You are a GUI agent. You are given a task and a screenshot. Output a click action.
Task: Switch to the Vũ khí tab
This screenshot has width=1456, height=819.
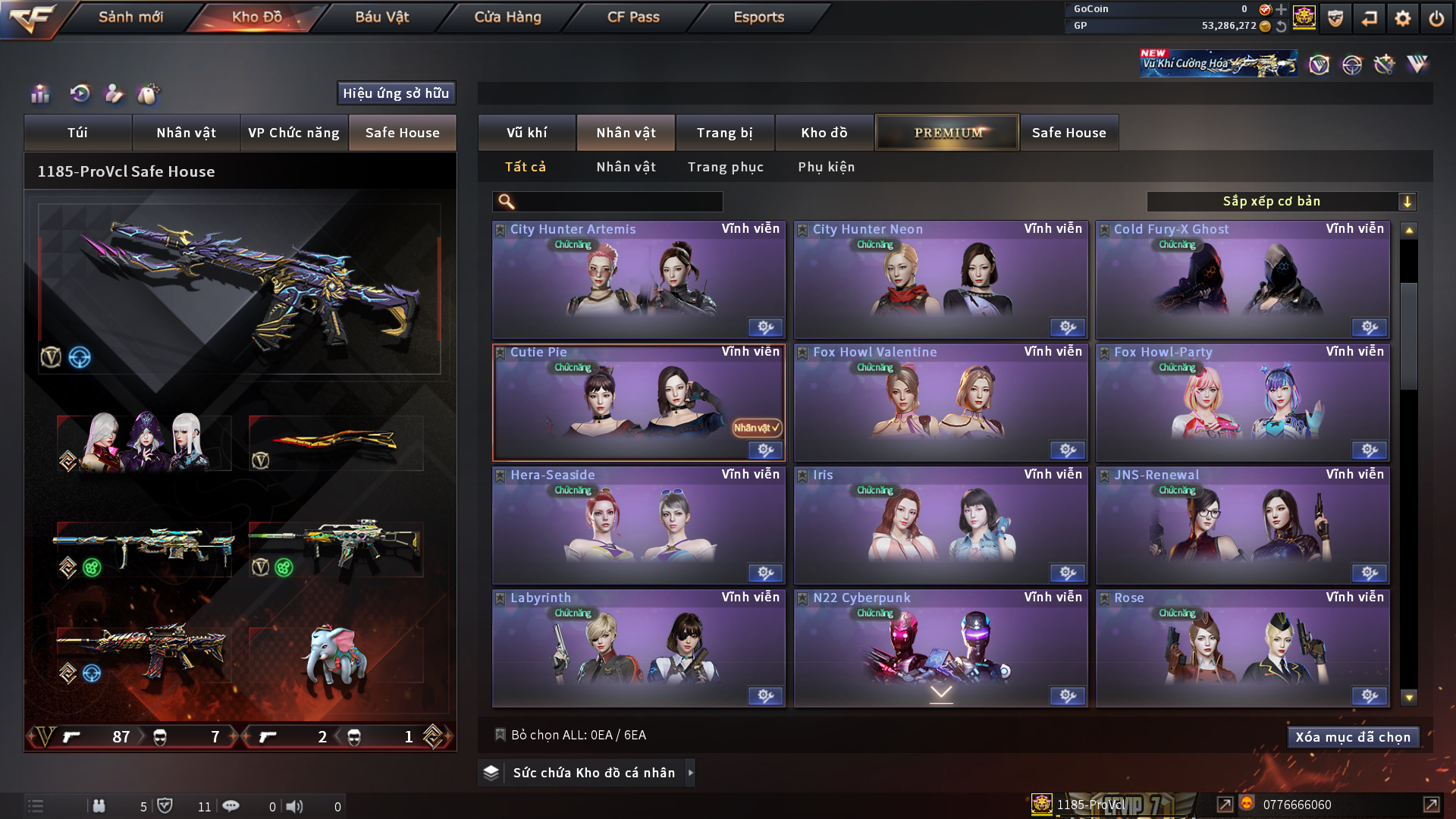(526, 133)
